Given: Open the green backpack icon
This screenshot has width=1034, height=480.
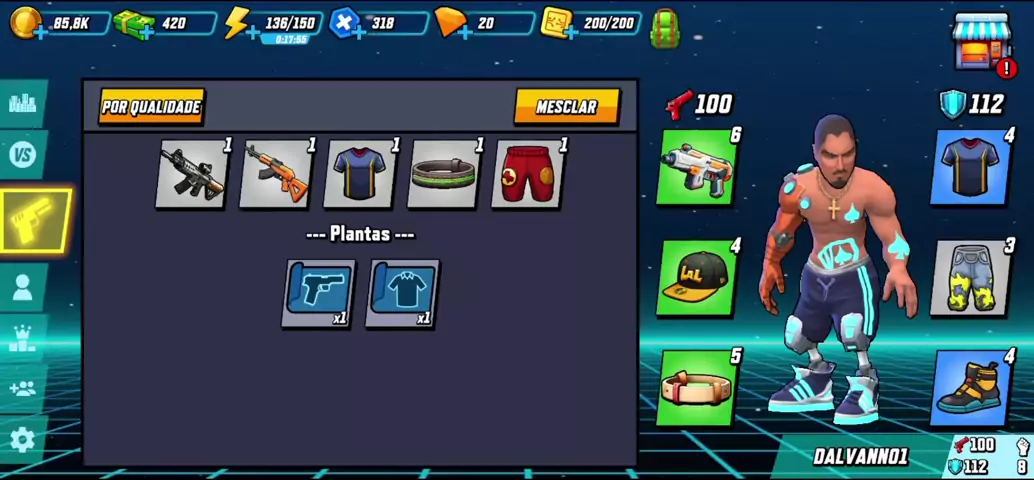Looking at the screenshot, I should pos(665,28).
